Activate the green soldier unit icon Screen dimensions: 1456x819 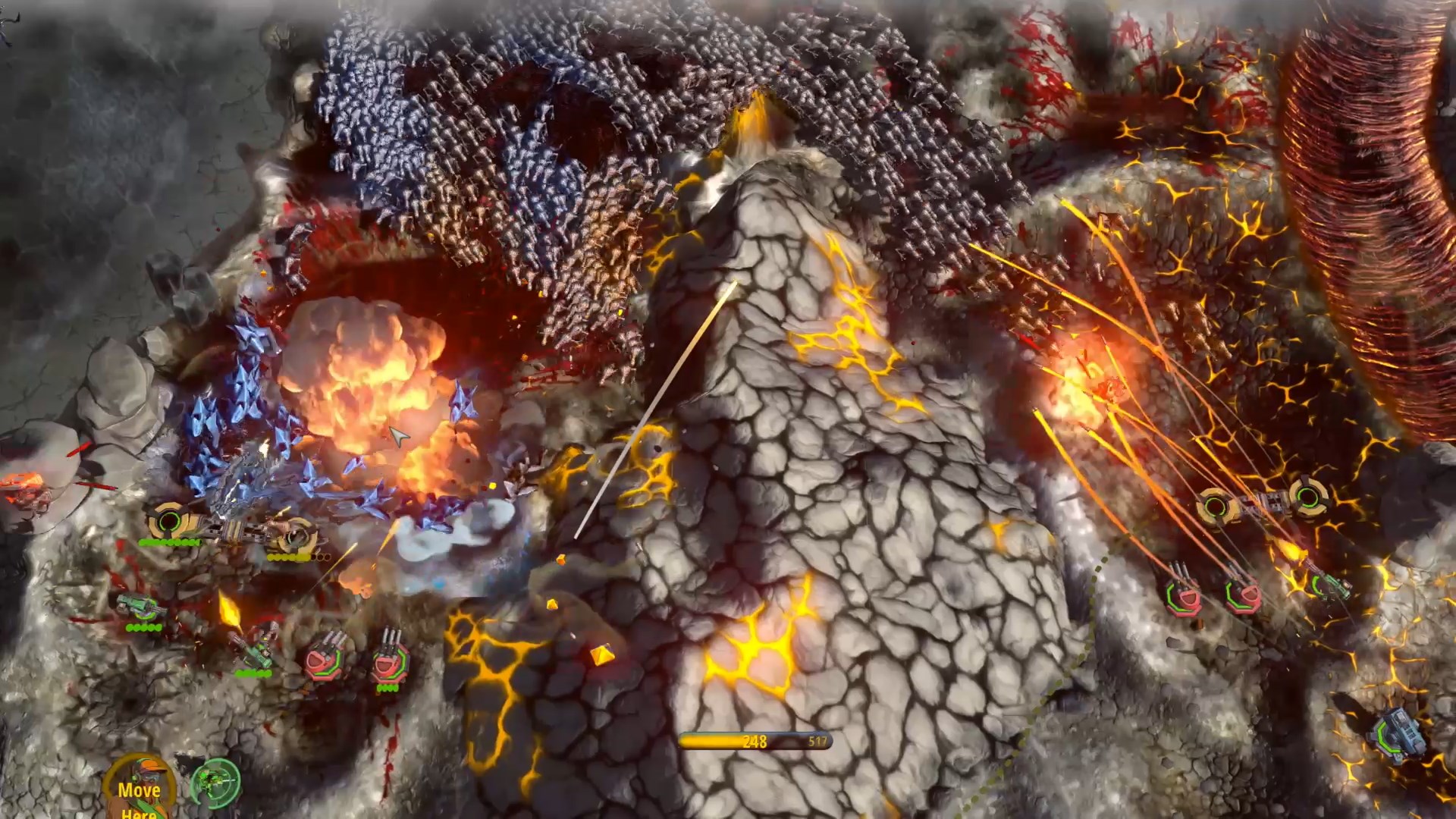(215, 782)
